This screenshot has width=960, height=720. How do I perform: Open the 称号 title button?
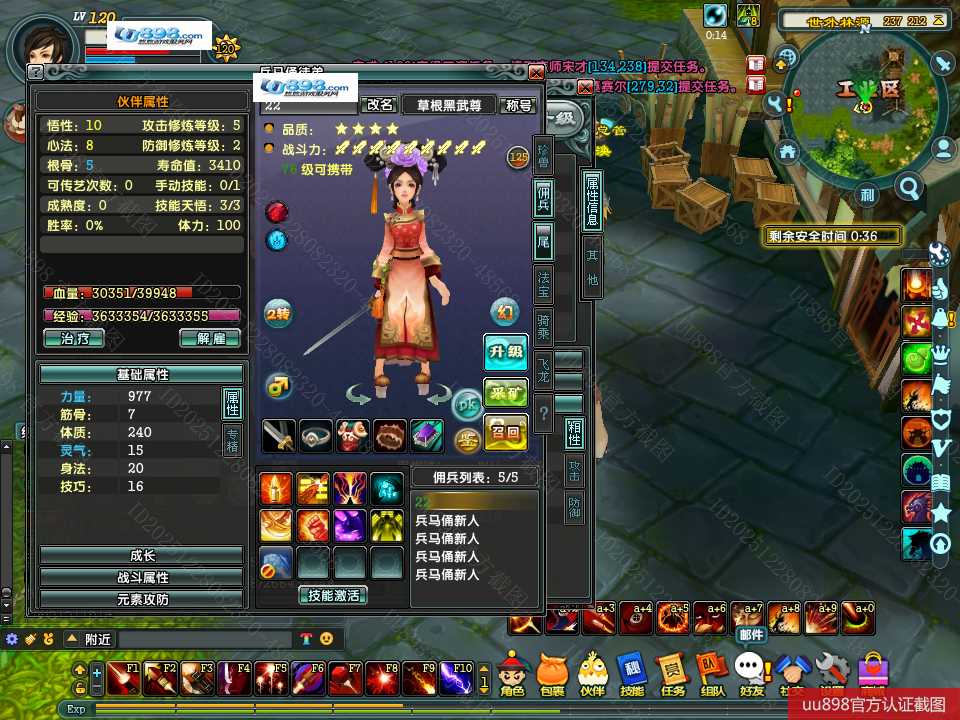(519, 104)
